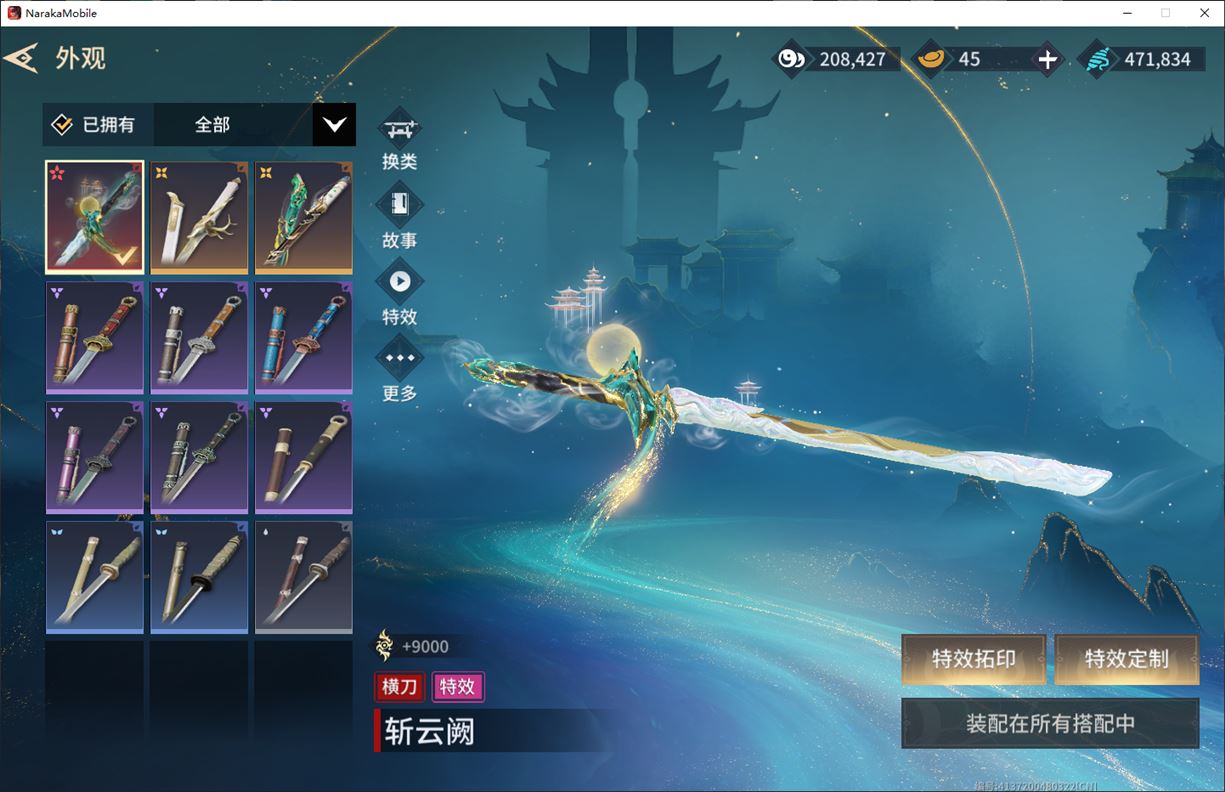Open 特效拓印 effect imprint
The height and width of the screenshot is (792, 1225).
point(973,659)
